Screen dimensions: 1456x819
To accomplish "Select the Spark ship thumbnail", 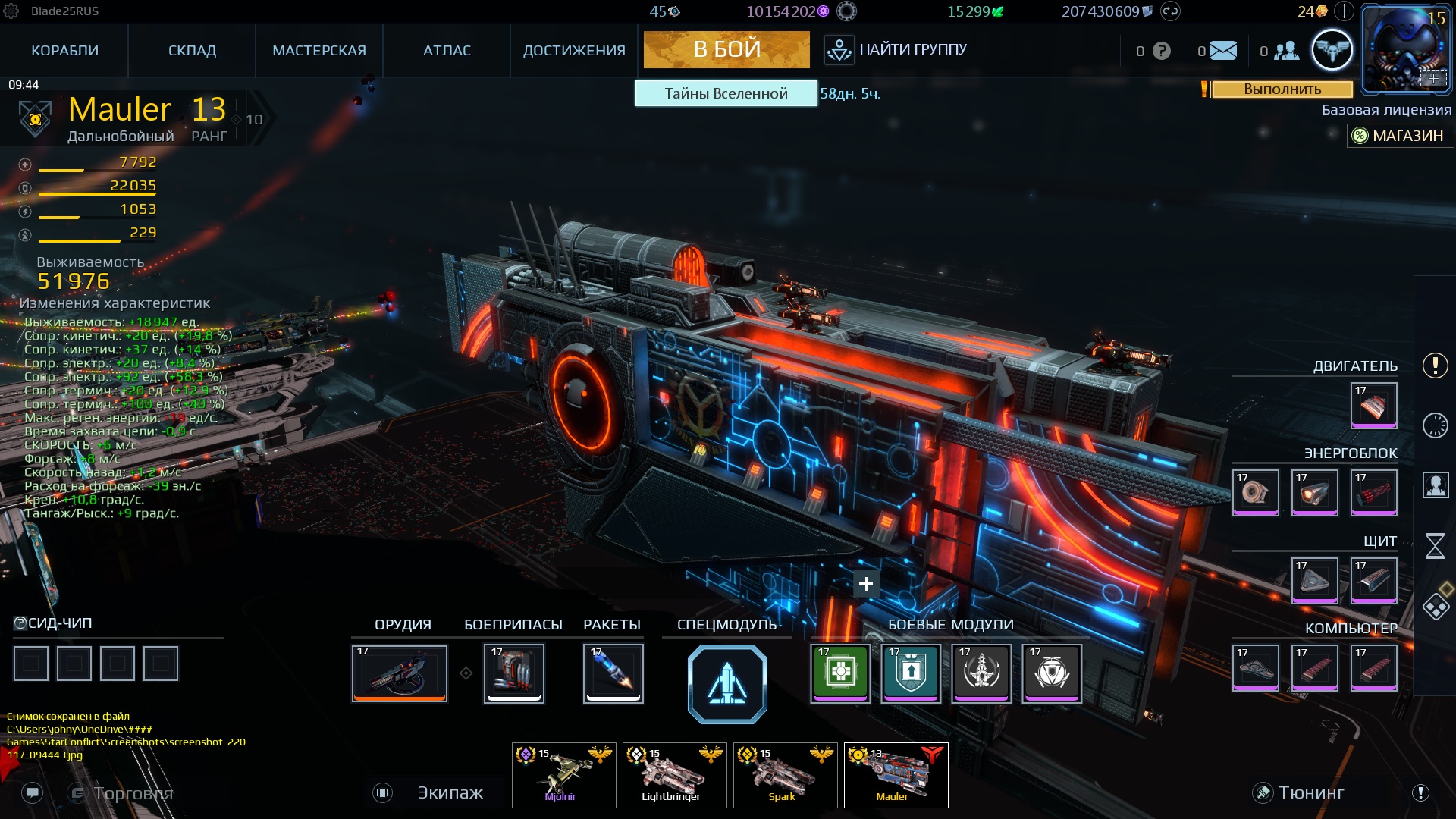I will (x=784, y=774).
